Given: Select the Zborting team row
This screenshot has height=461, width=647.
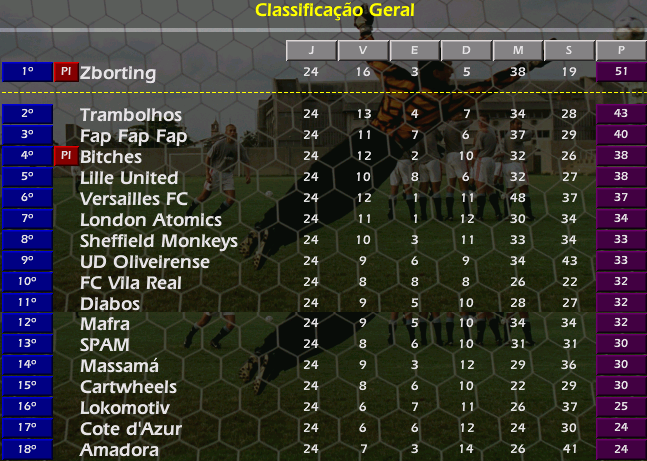Looking at the screenshot, I should pos(118,73).
